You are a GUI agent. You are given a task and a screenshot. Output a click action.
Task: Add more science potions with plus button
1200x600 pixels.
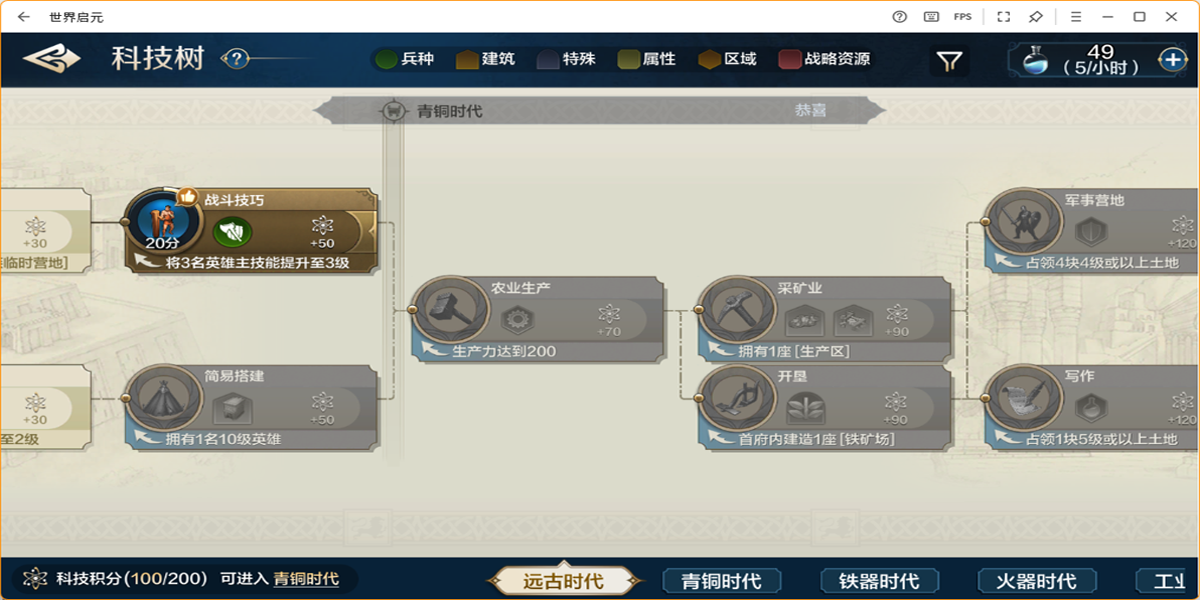tap(1173, 60)
